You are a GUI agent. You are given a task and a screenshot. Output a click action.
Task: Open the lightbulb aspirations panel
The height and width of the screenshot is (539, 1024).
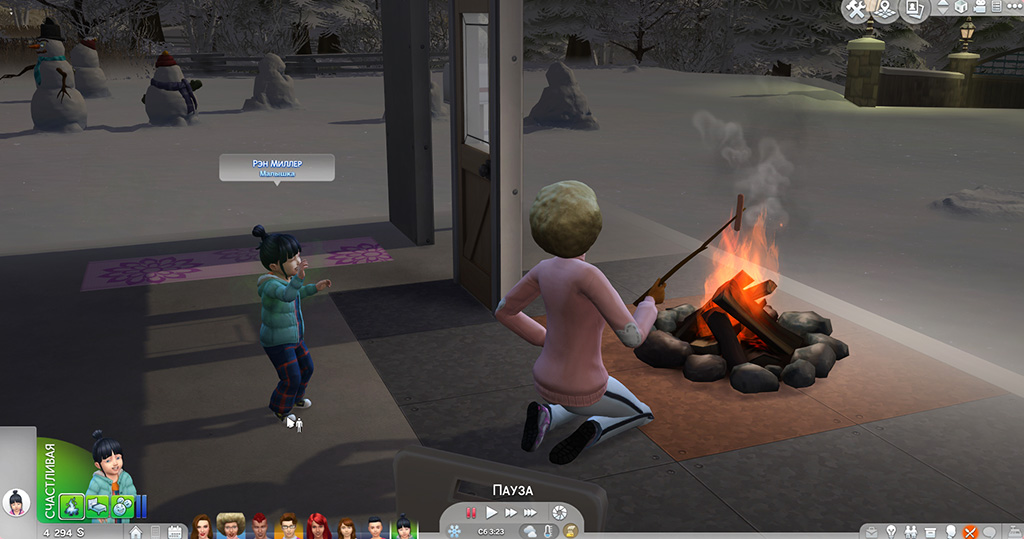point(890,531)
